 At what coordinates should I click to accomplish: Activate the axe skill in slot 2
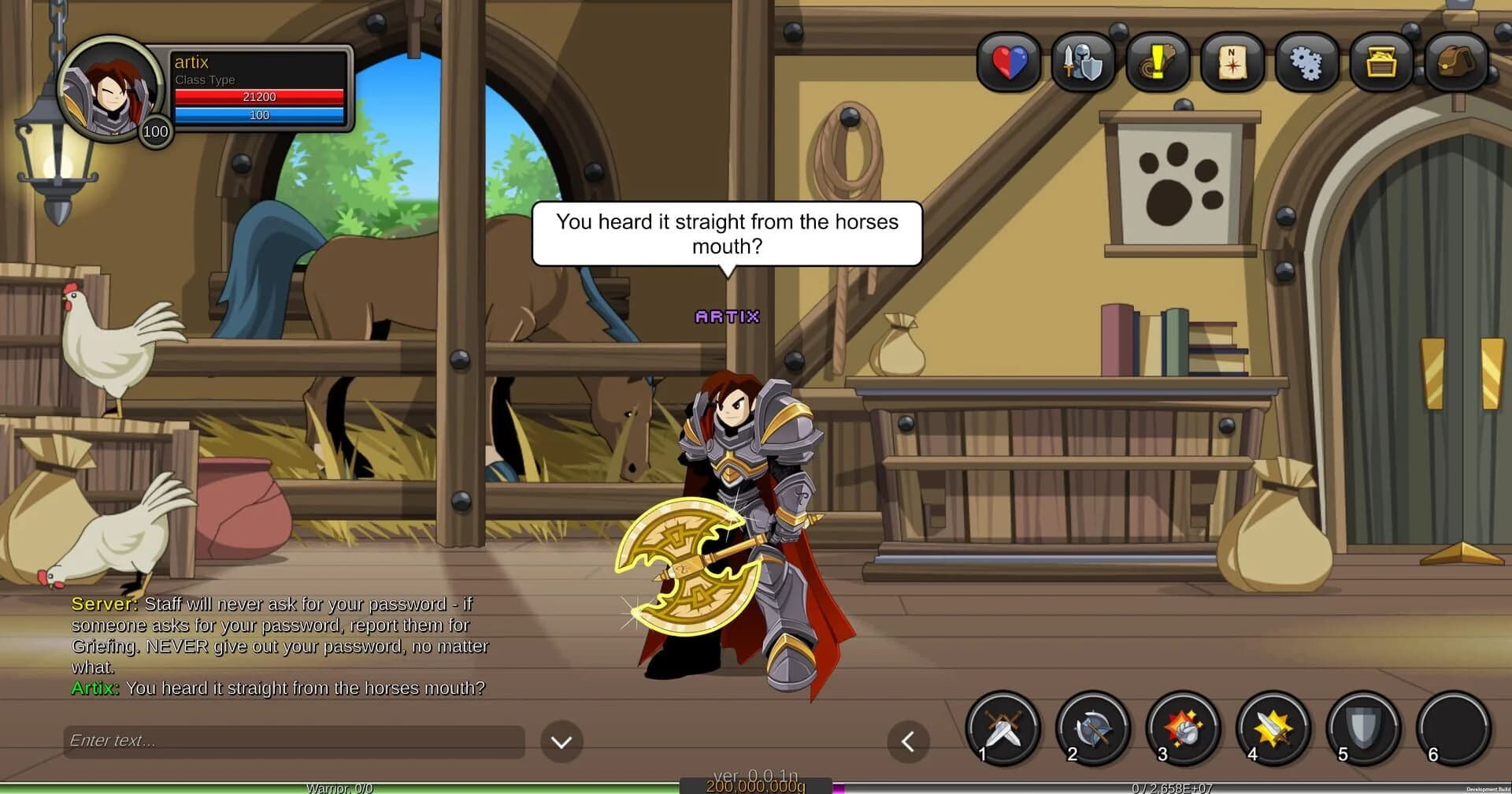pyautogui.click(x=1093, y=729)
